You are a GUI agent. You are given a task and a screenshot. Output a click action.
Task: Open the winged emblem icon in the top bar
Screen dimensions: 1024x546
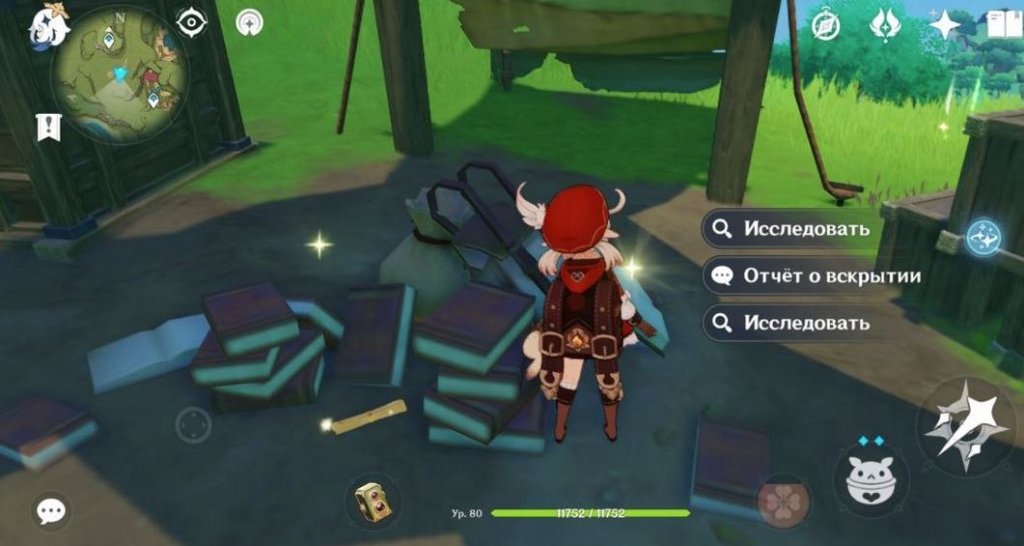point(885,24)
